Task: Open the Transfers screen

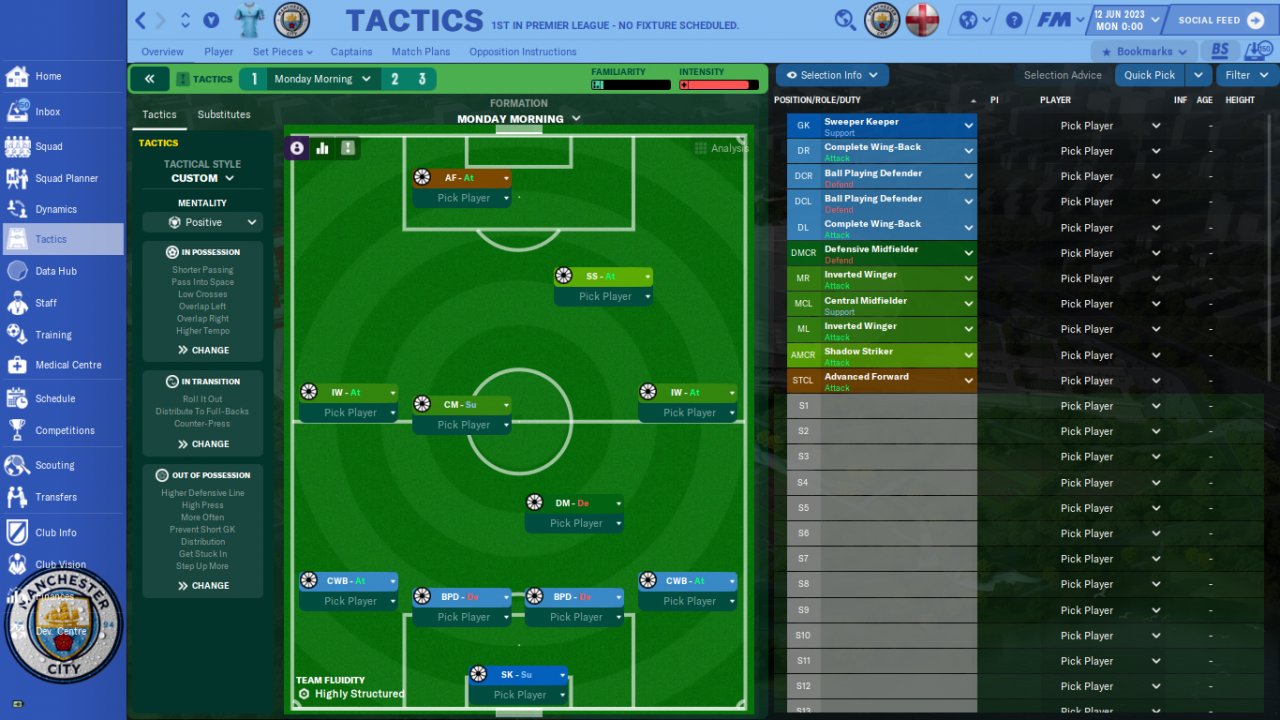Action: (x=56, y=497)
